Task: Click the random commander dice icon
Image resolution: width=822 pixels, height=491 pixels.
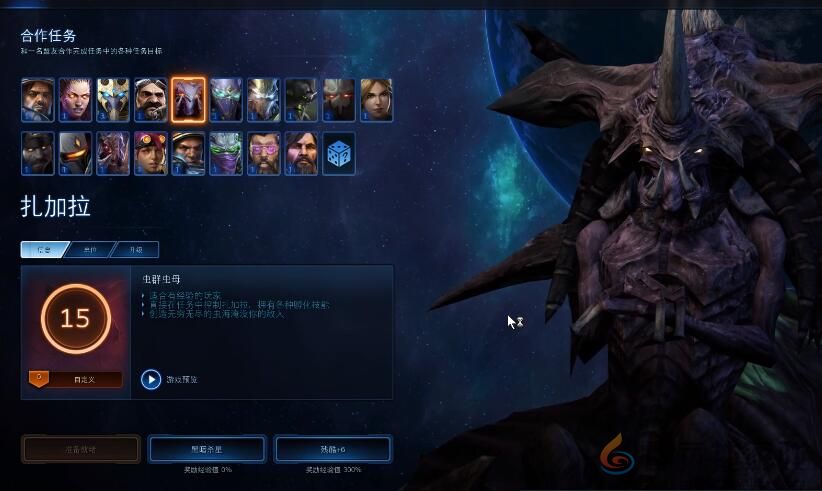Action: [339, 154]
